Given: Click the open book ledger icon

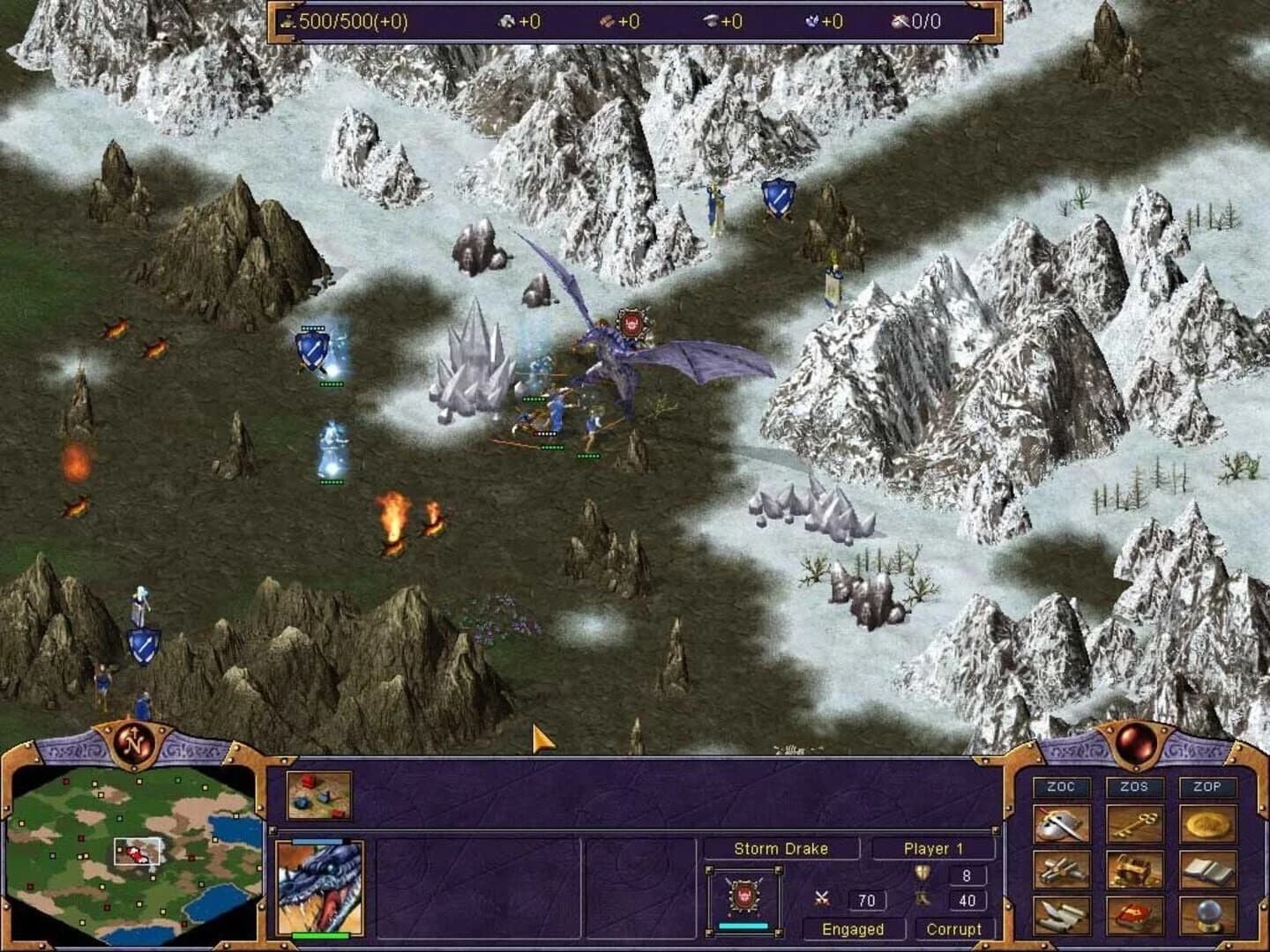Looking at the screenshot, I should [1206, 871].
